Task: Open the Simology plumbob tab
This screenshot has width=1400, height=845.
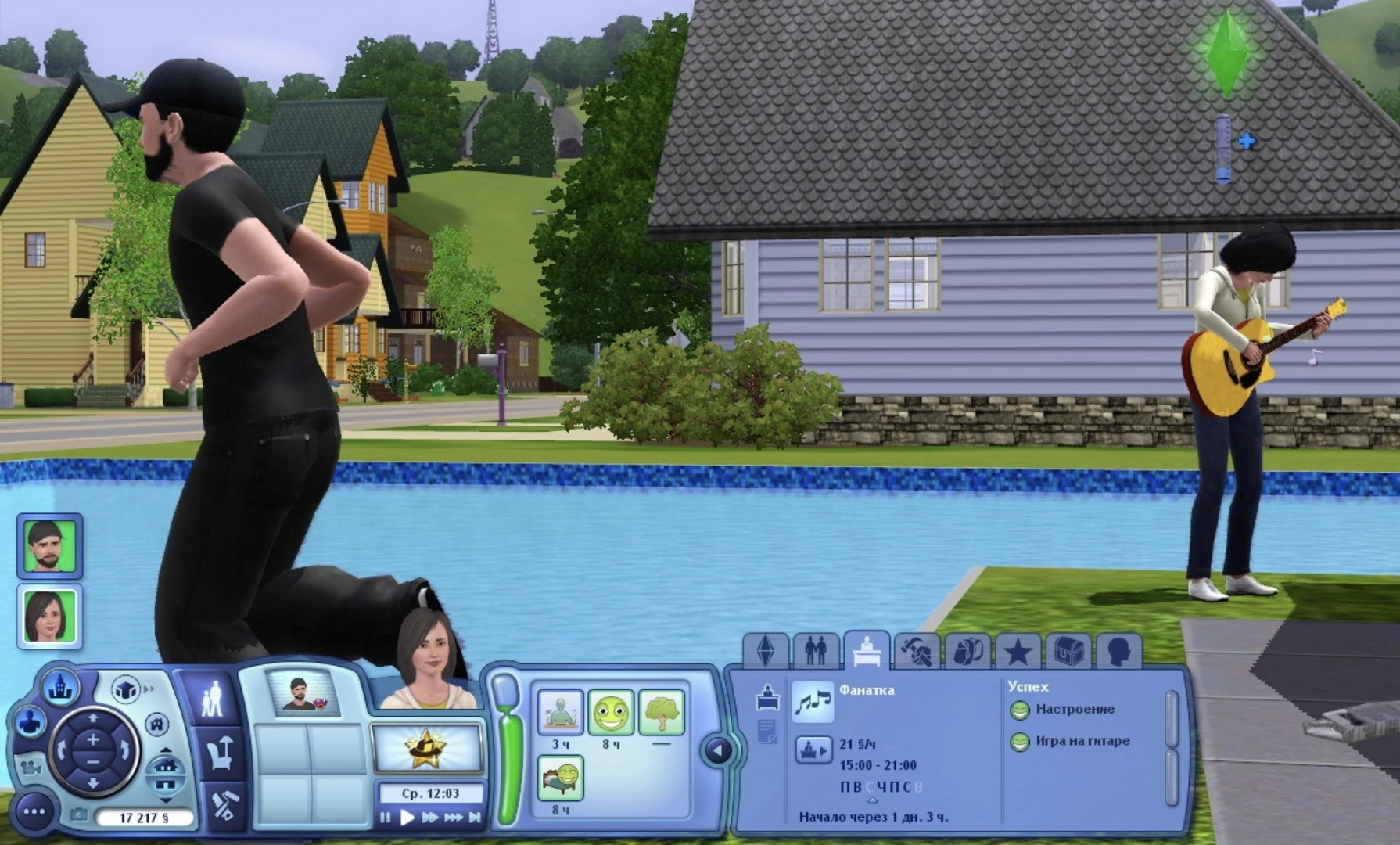Action: pyautogui.click(x=766, y=652)
